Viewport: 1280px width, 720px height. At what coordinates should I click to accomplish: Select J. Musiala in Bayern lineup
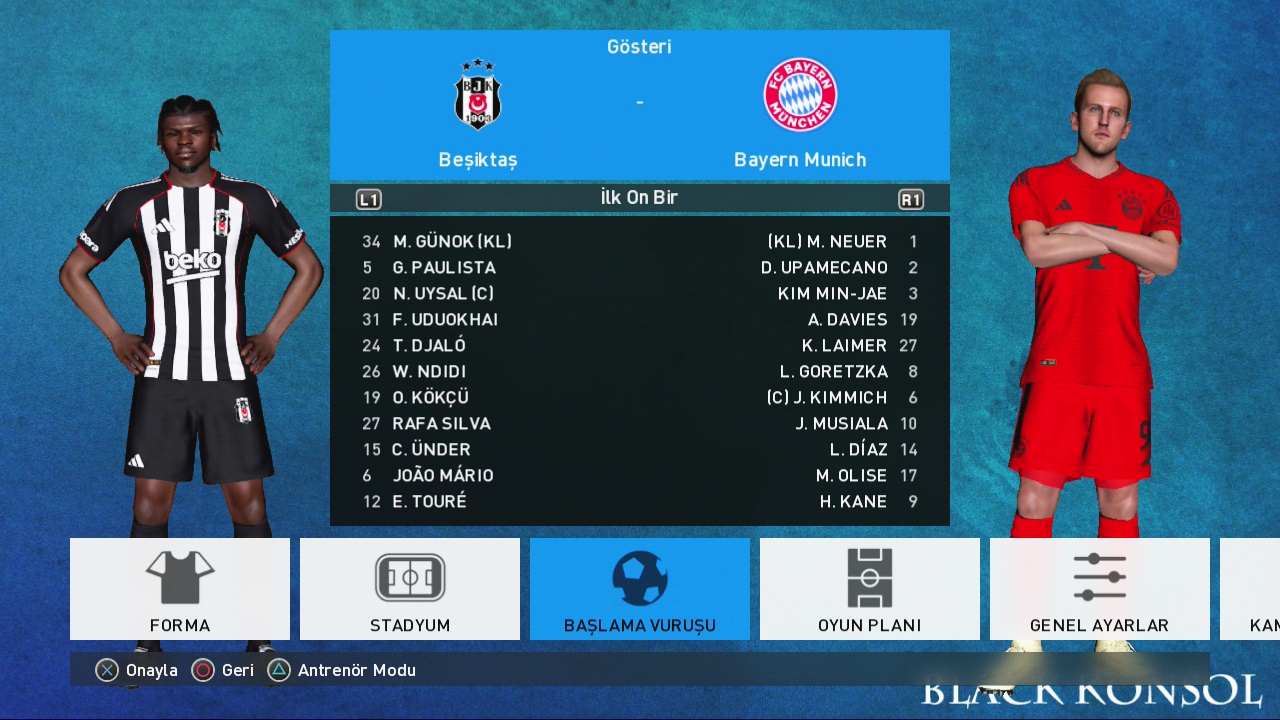(x=841, y=424)
